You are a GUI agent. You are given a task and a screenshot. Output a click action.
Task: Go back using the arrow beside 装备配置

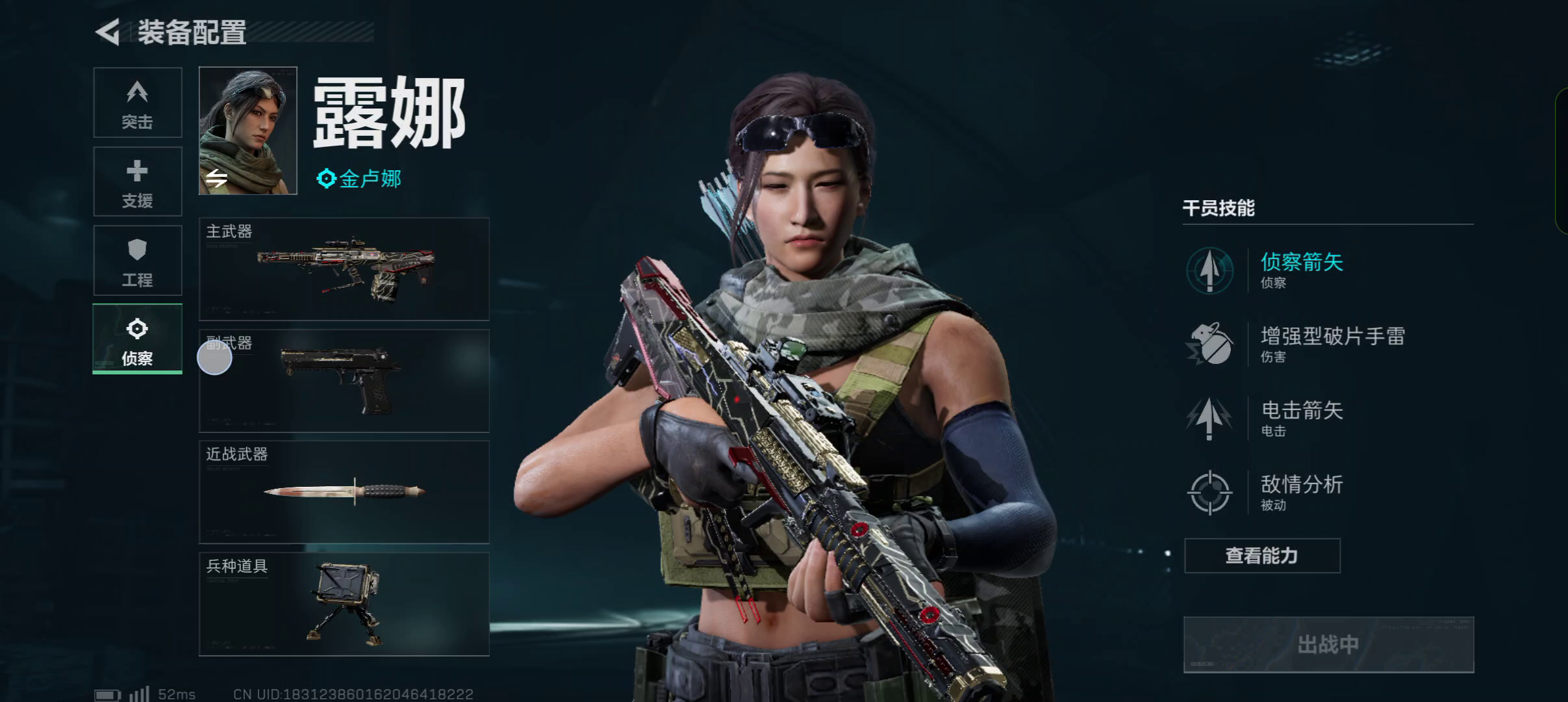pyautogui.click(x=108, y=32)
